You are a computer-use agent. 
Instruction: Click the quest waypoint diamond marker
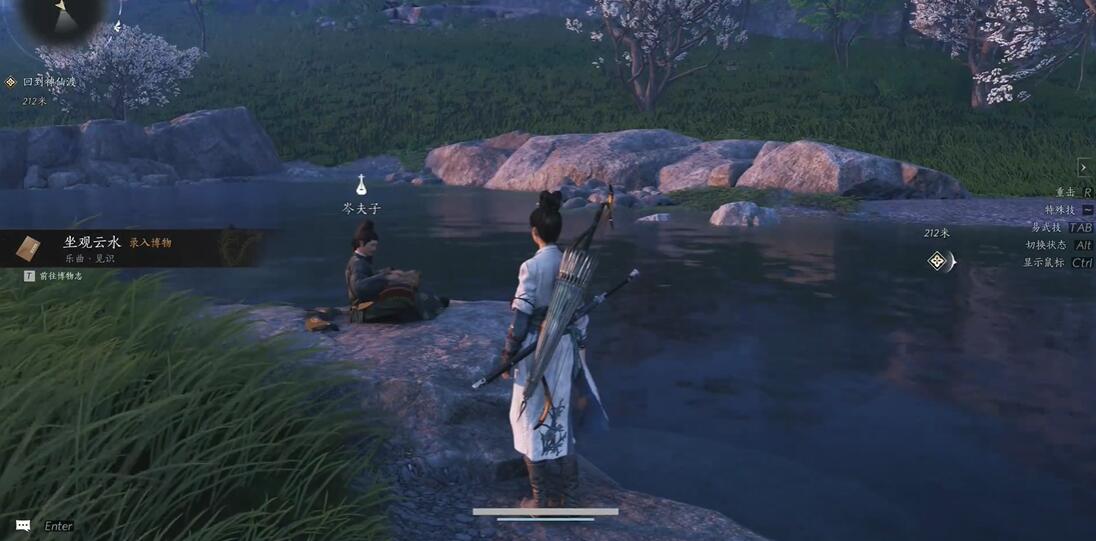point(938,261)
